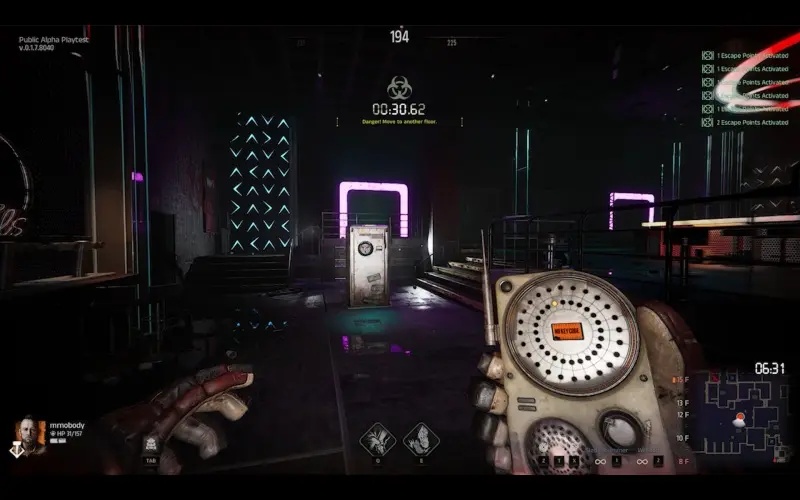Activate the left diamond ability icon
The height and width of the screenshot is (500, 800).
(x=377, y=438)
